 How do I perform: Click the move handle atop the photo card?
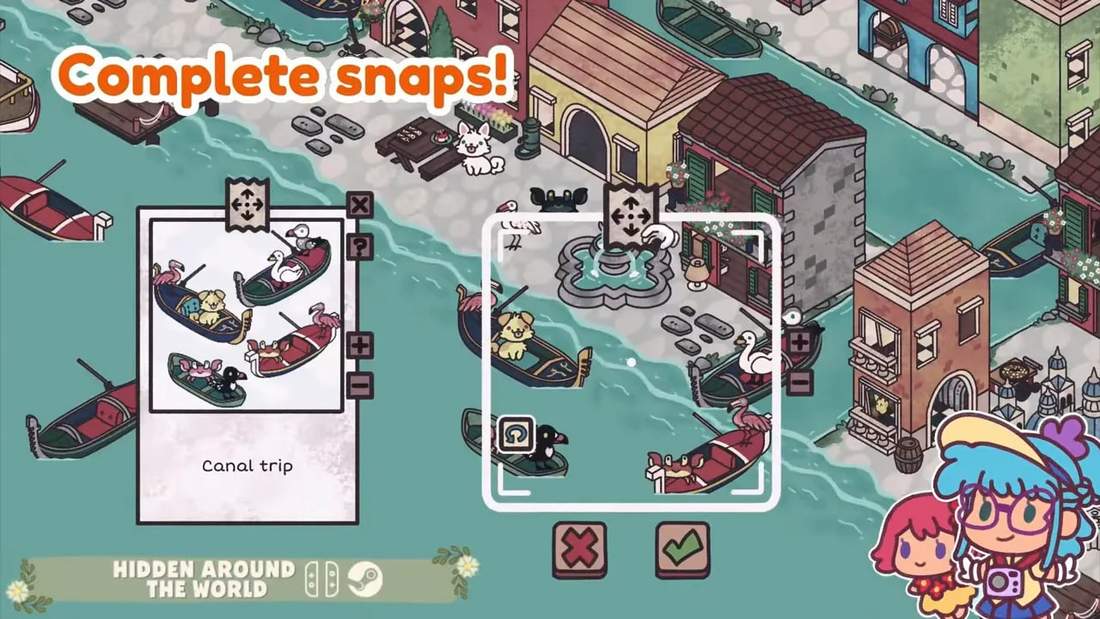247,205
